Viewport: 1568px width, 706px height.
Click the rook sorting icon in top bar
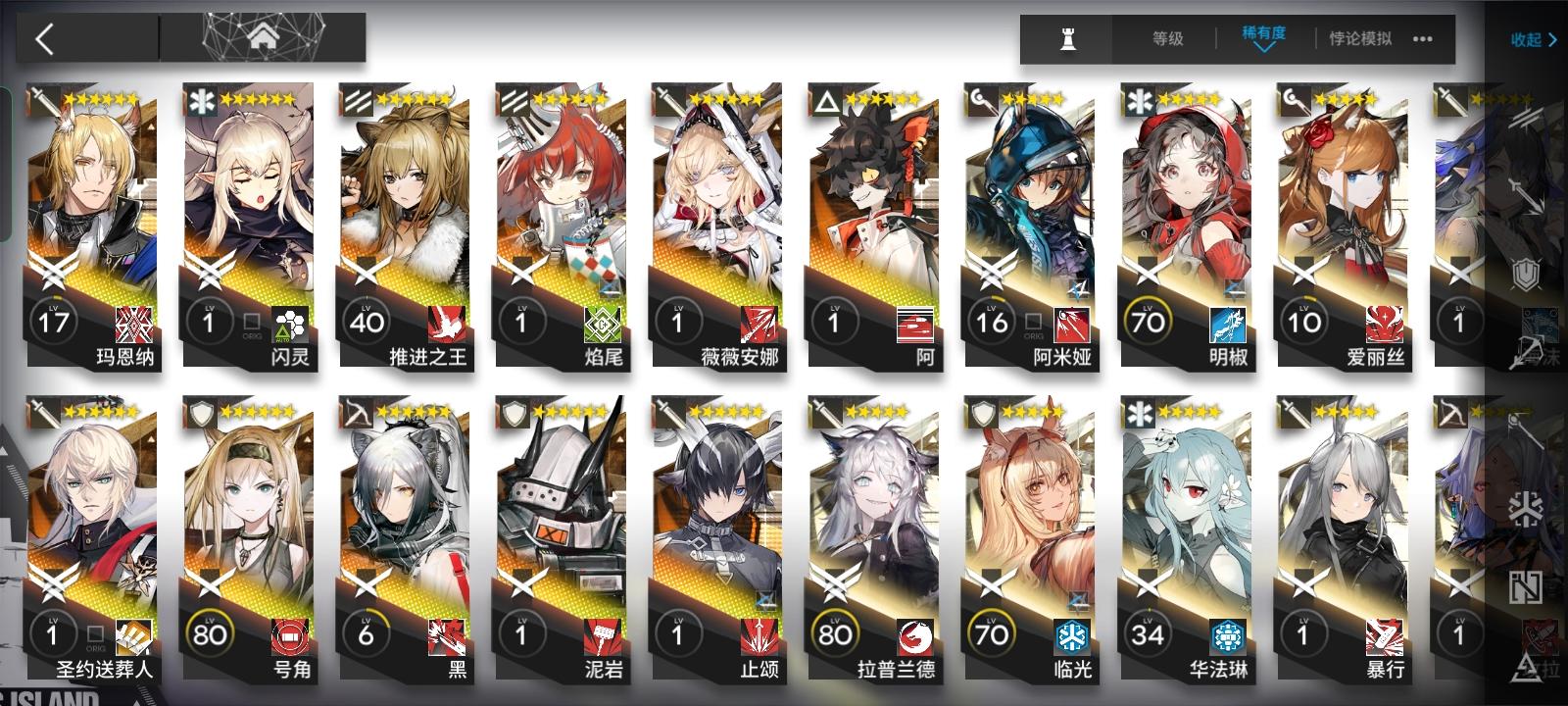click(x=1070, y=39)
